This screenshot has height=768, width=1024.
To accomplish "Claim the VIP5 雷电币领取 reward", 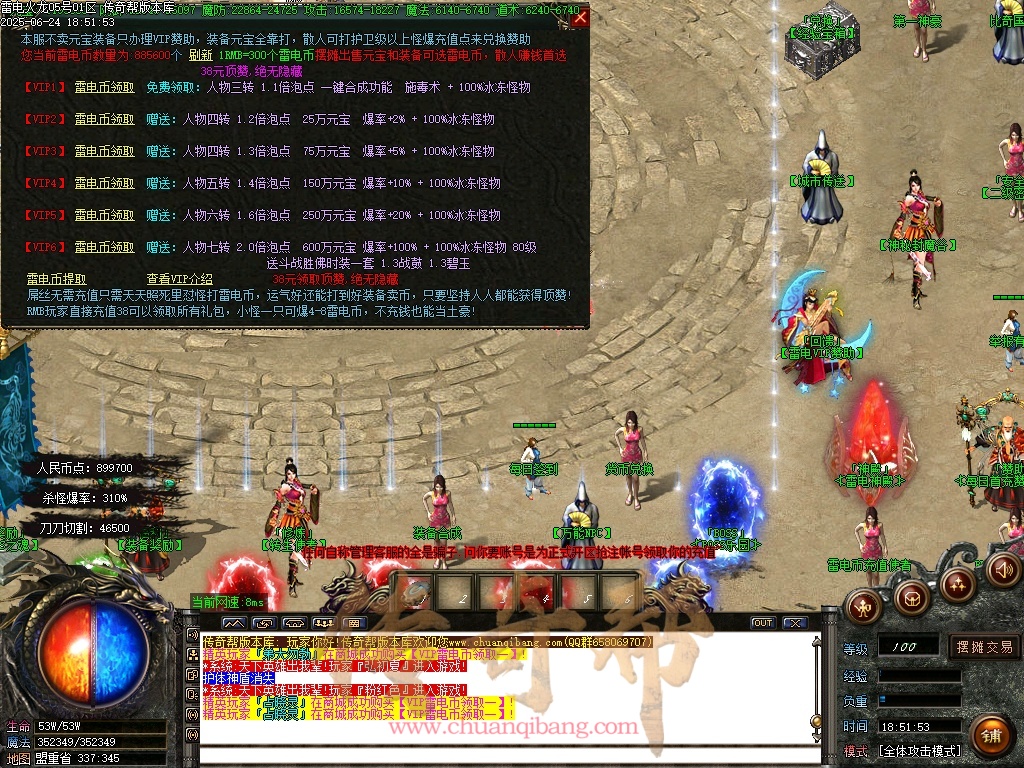I will [104, 215].
